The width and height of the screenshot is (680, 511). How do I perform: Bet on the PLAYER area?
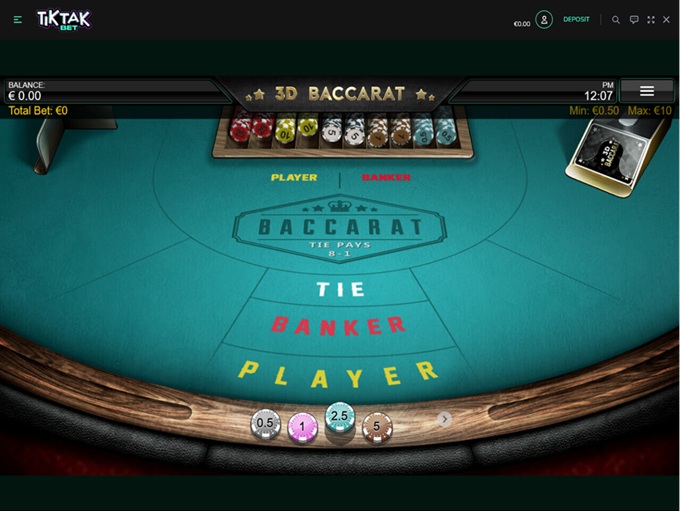[338, 373]
